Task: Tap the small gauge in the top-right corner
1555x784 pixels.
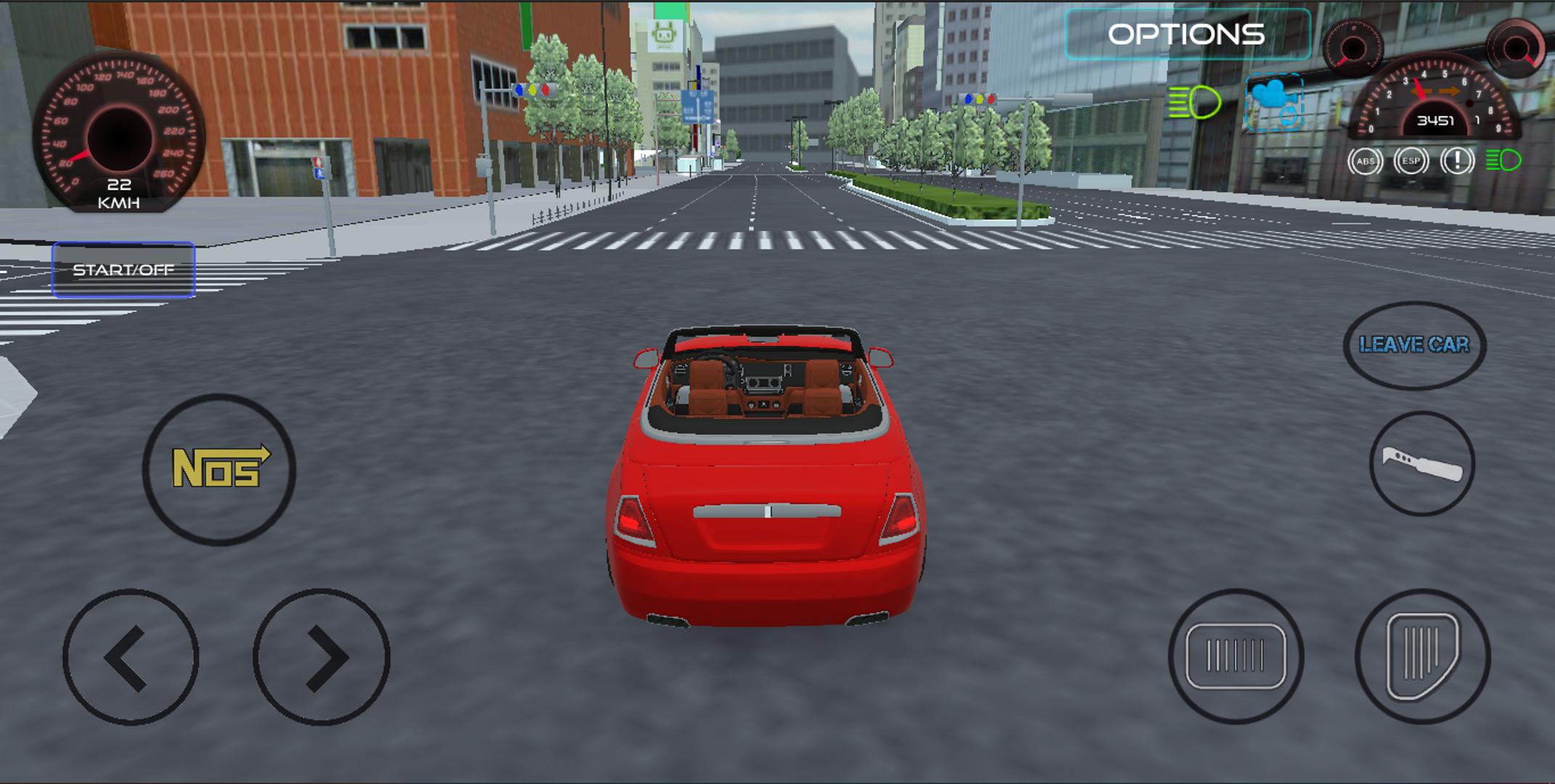Action: tap(1519, 45)
